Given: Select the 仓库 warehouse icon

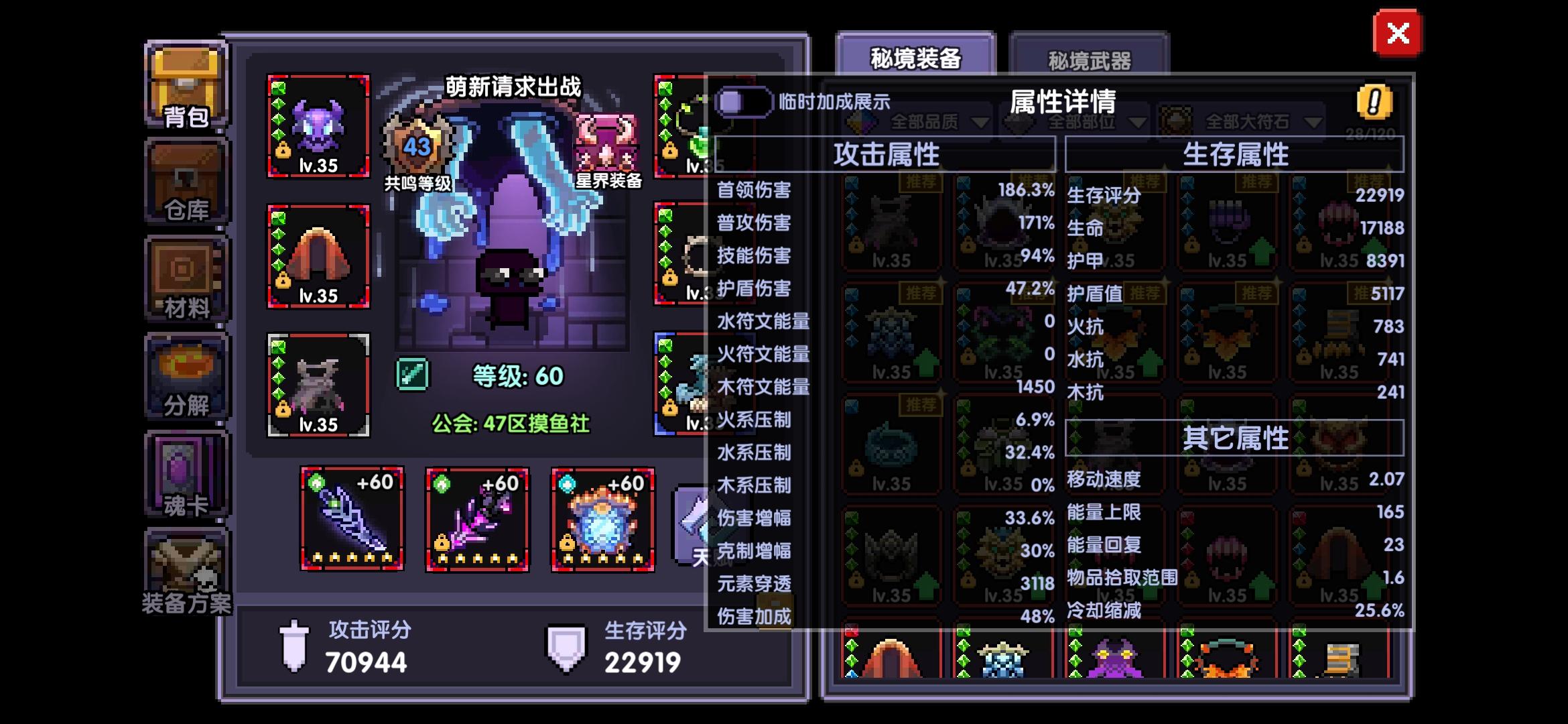Looking at the screenshot, I should click(186, 181).
